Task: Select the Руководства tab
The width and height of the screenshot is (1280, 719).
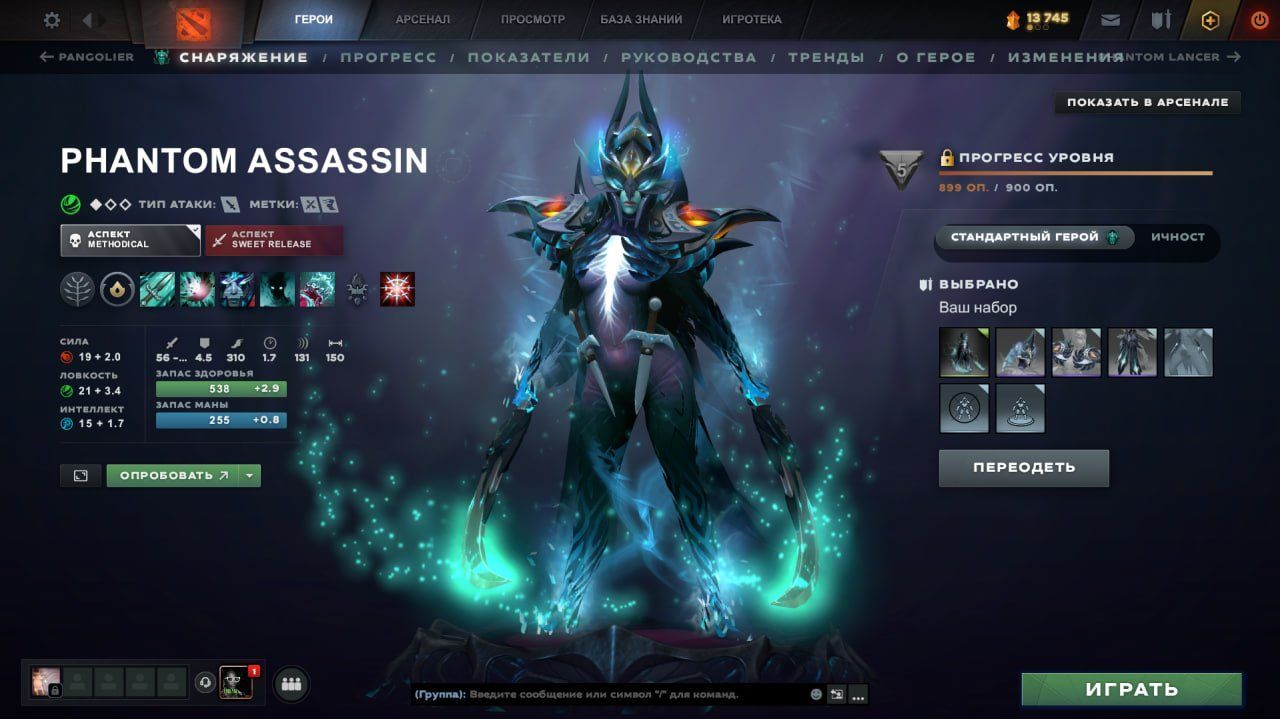Action: [688, 57]
